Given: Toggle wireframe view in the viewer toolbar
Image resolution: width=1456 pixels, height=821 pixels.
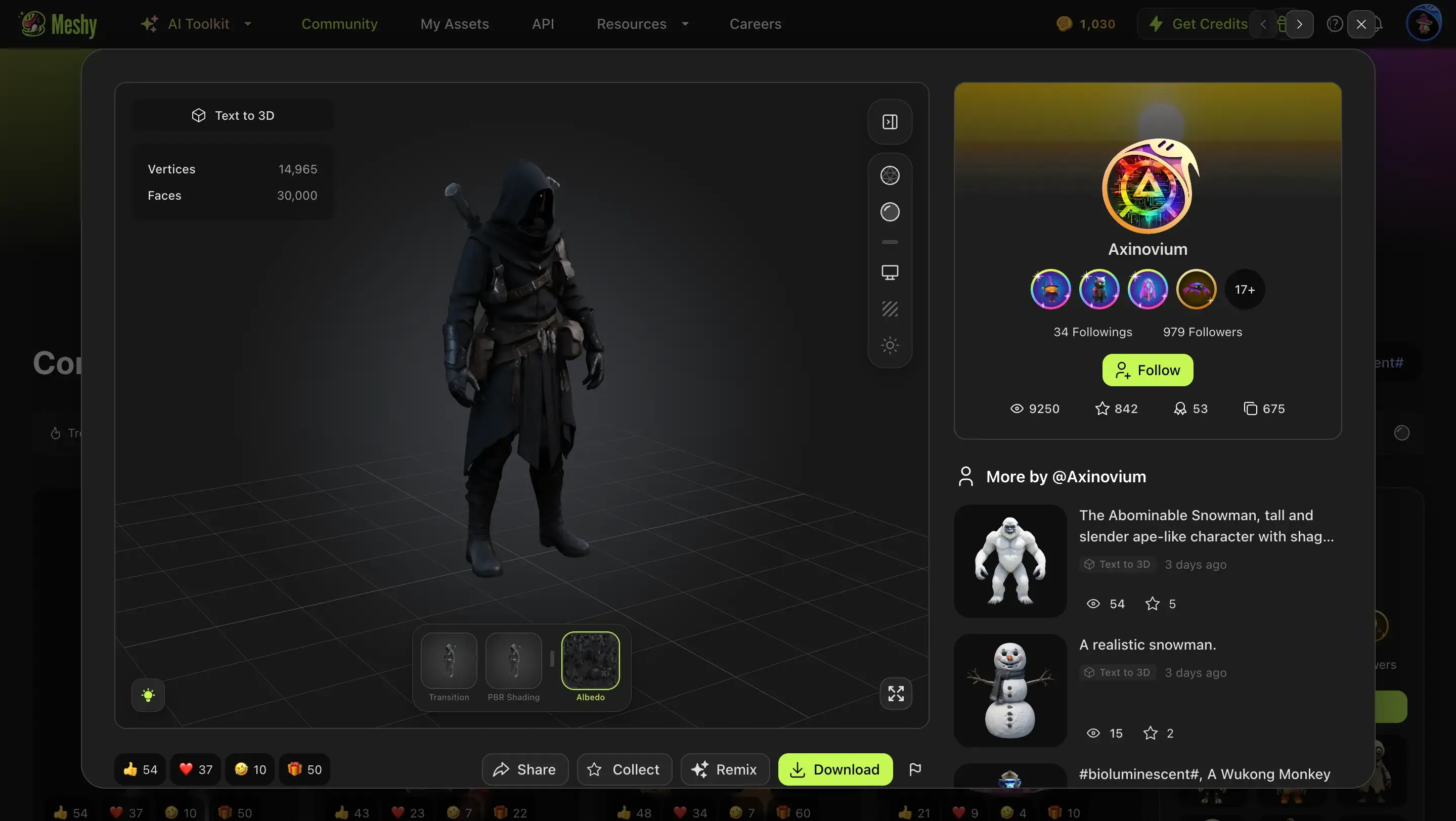Looking at the screenshot, I should coord(890,175).
